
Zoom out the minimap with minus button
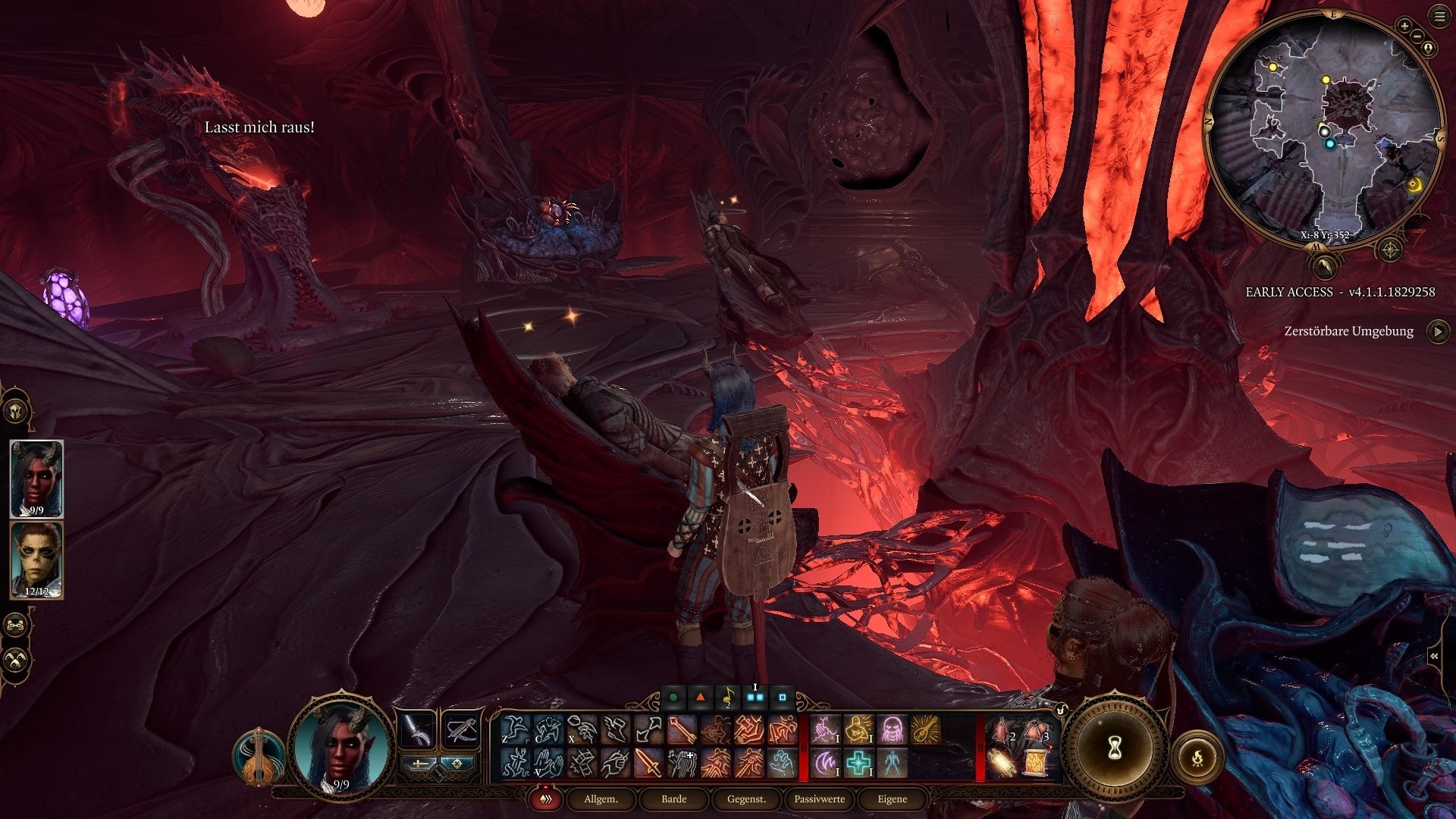[1418, 35]
